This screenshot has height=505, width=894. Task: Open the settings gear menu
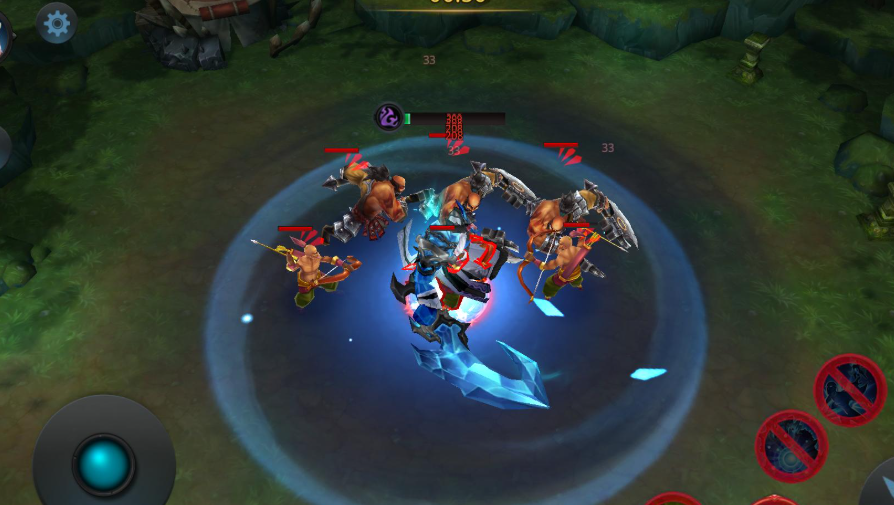(x=57, y=22)
